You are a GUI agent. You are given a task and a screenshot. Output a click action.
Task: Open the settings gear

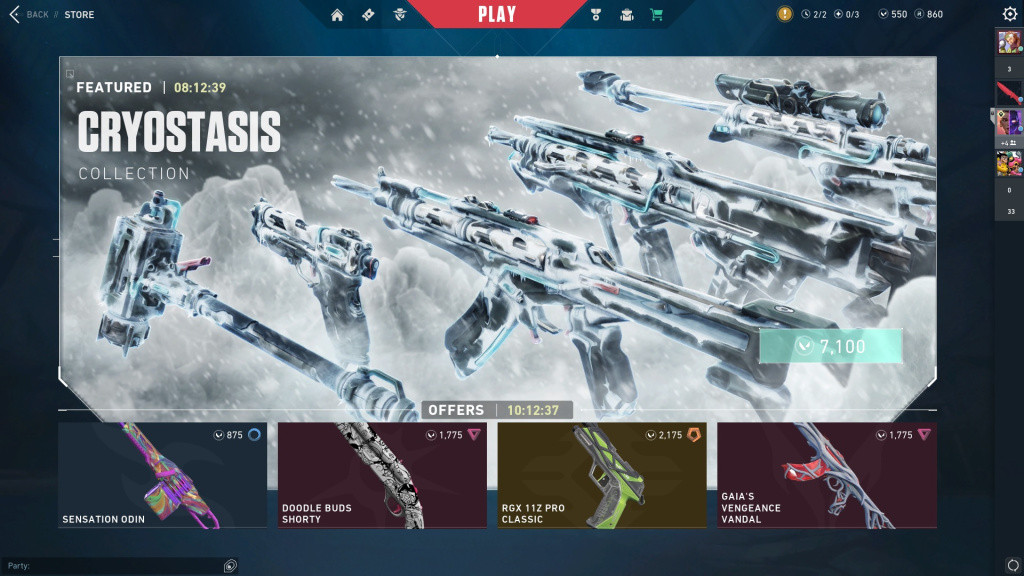pyautogui.click(x=1010, y=14)
